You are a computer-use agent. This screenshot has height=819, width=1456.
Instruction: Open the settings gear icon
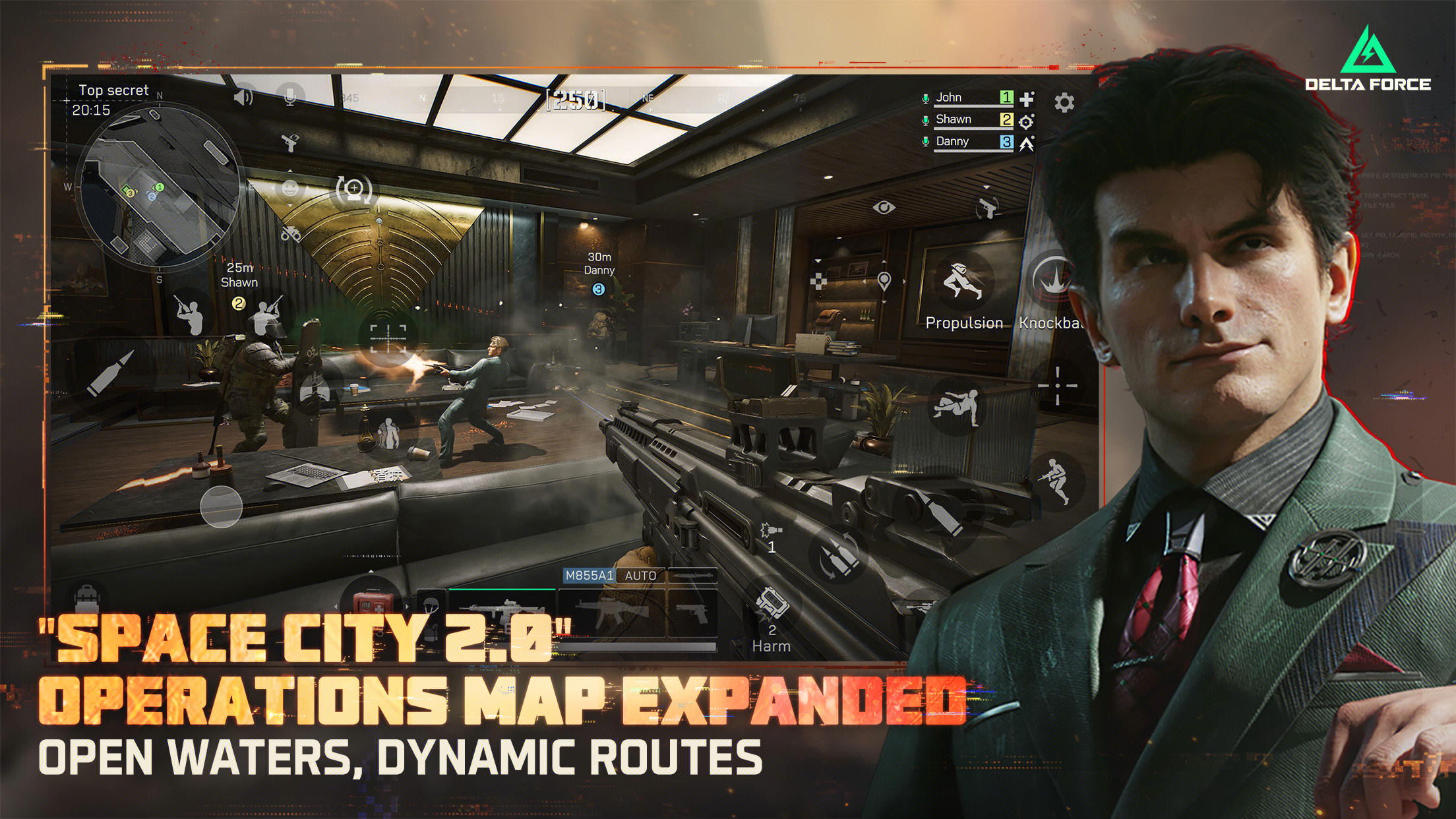1064,102
